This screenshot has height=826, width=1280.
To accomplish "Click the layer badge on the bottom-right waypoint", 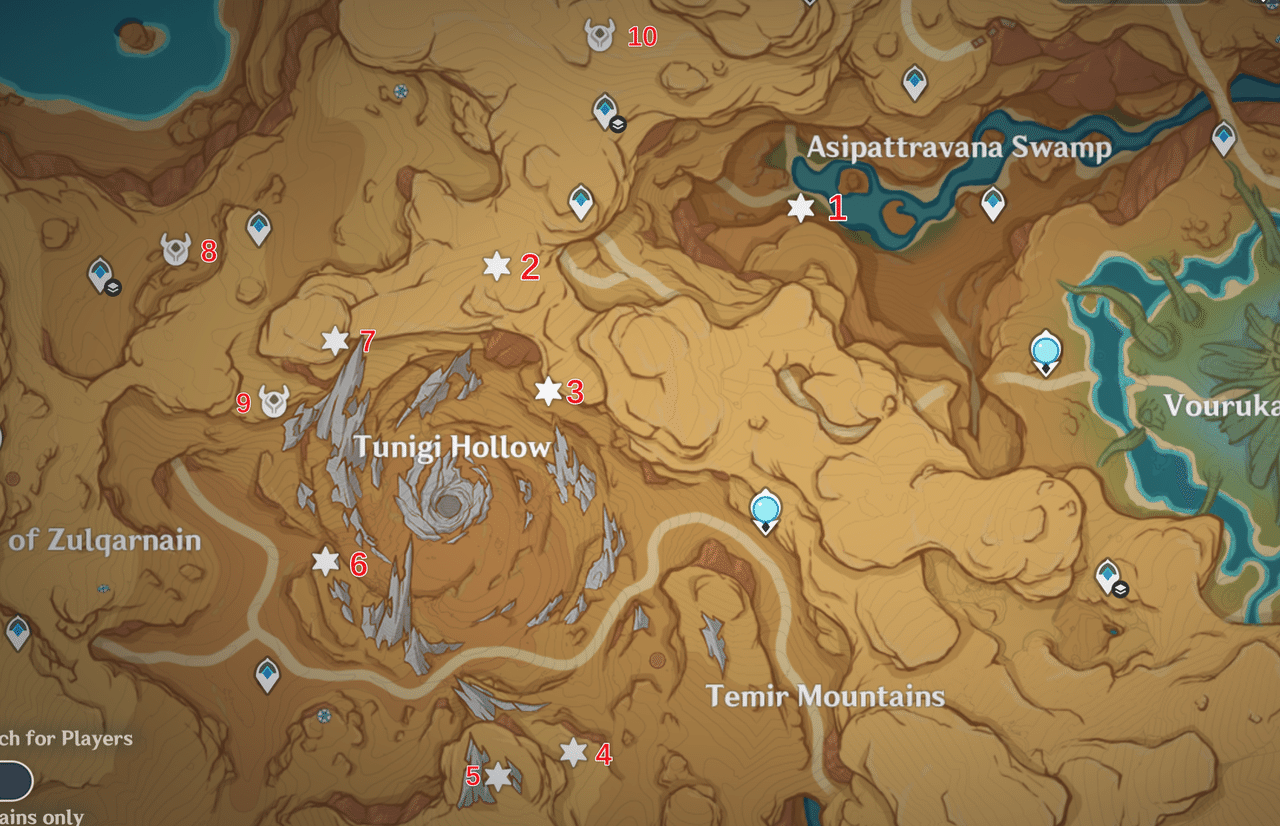I will [1120, 589].
